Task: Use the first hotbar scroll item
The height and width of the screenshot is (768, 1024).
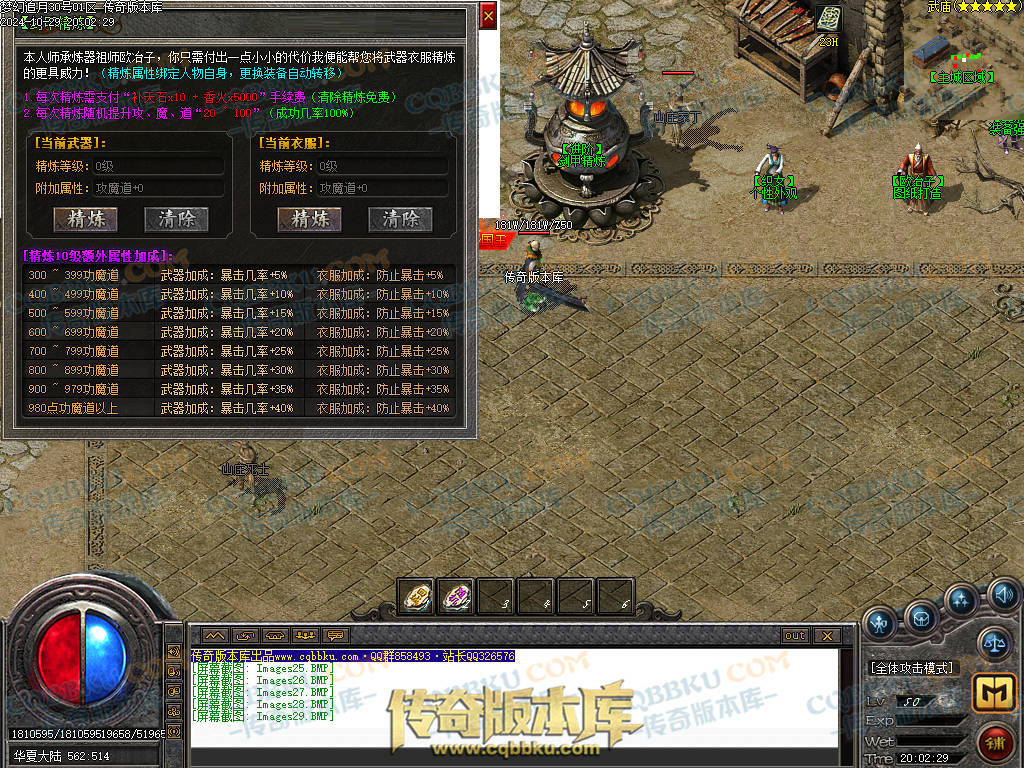Action: [416, 597]
